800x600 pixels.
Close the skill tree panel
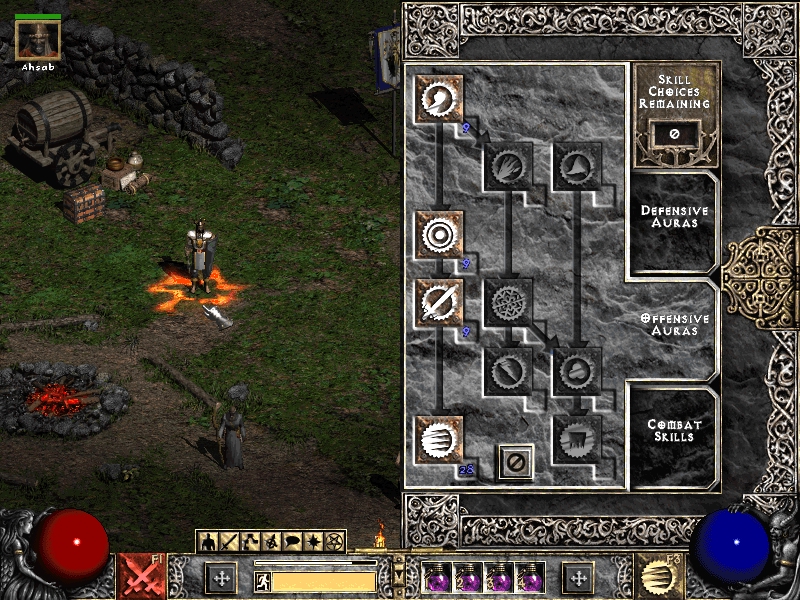[x=516, y=462]
